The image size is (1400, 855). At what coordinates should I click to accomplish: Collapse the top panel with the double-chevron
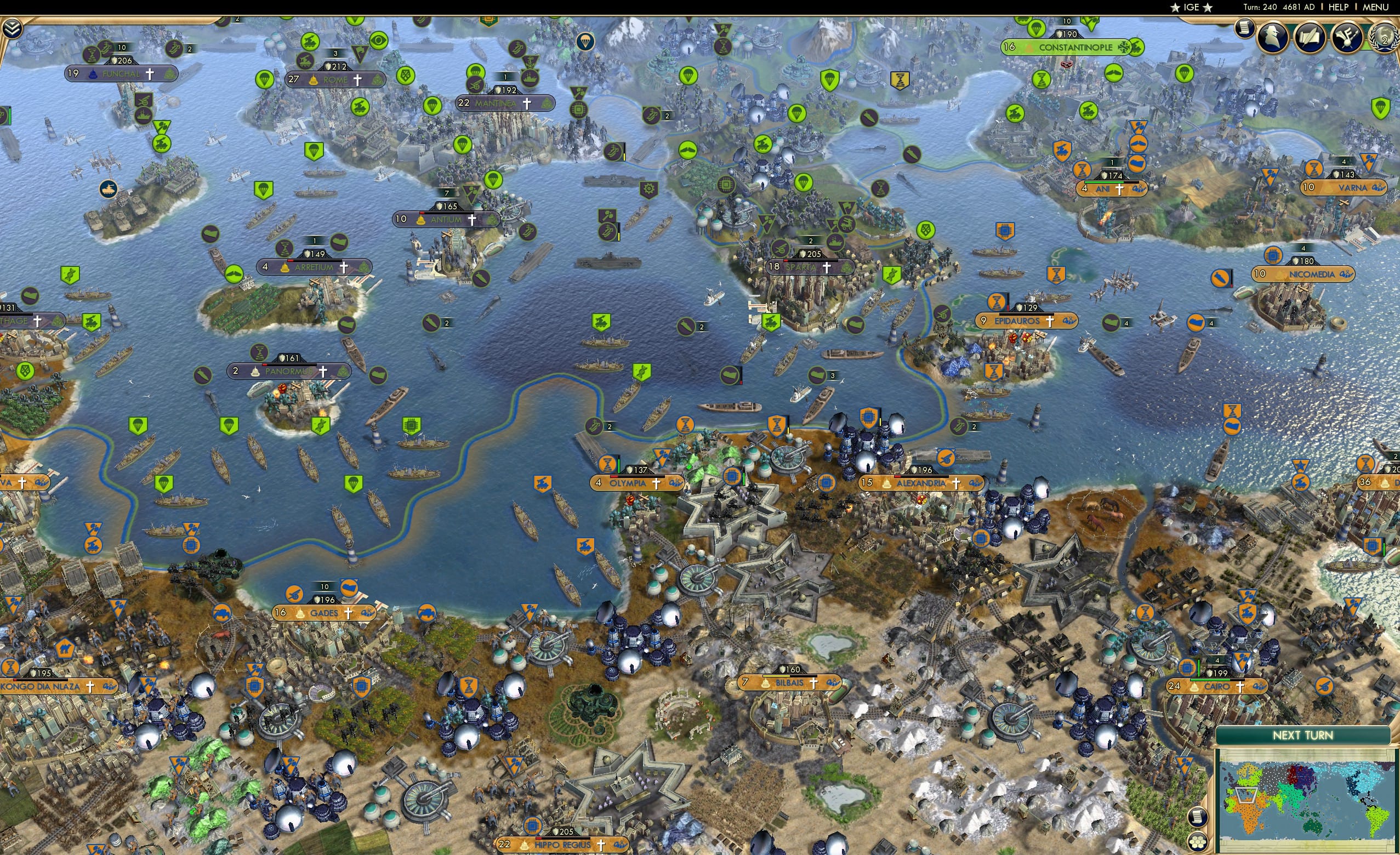pos(13,28)
